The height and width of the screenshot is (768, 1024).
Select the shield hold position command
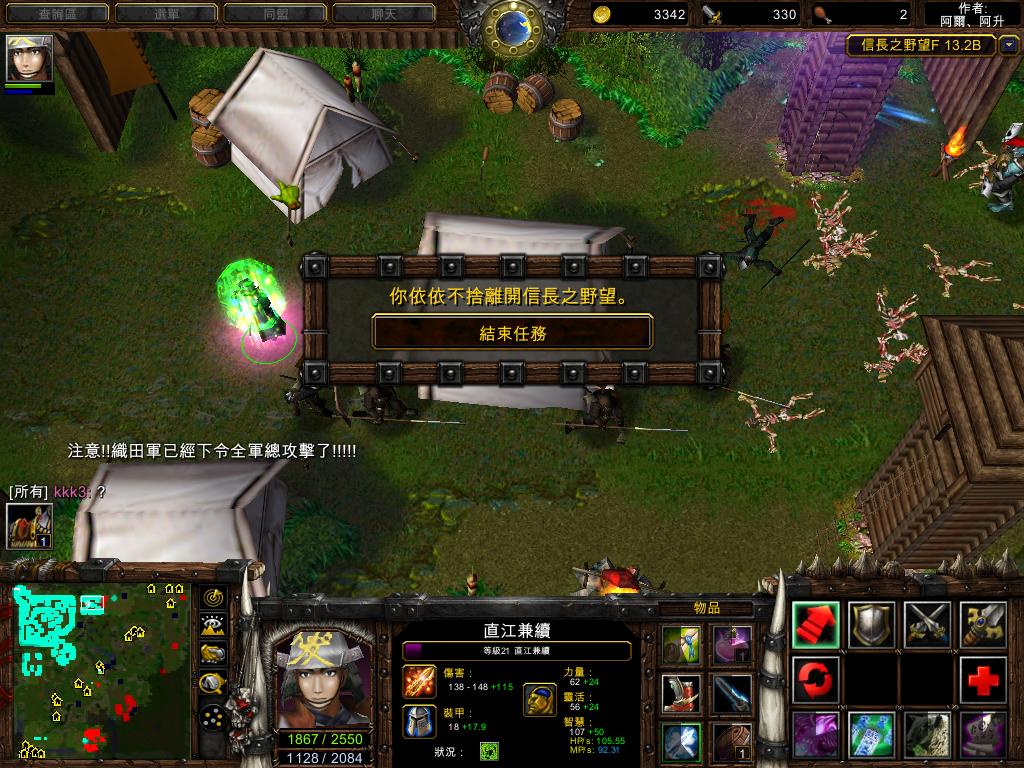point(872,624)
